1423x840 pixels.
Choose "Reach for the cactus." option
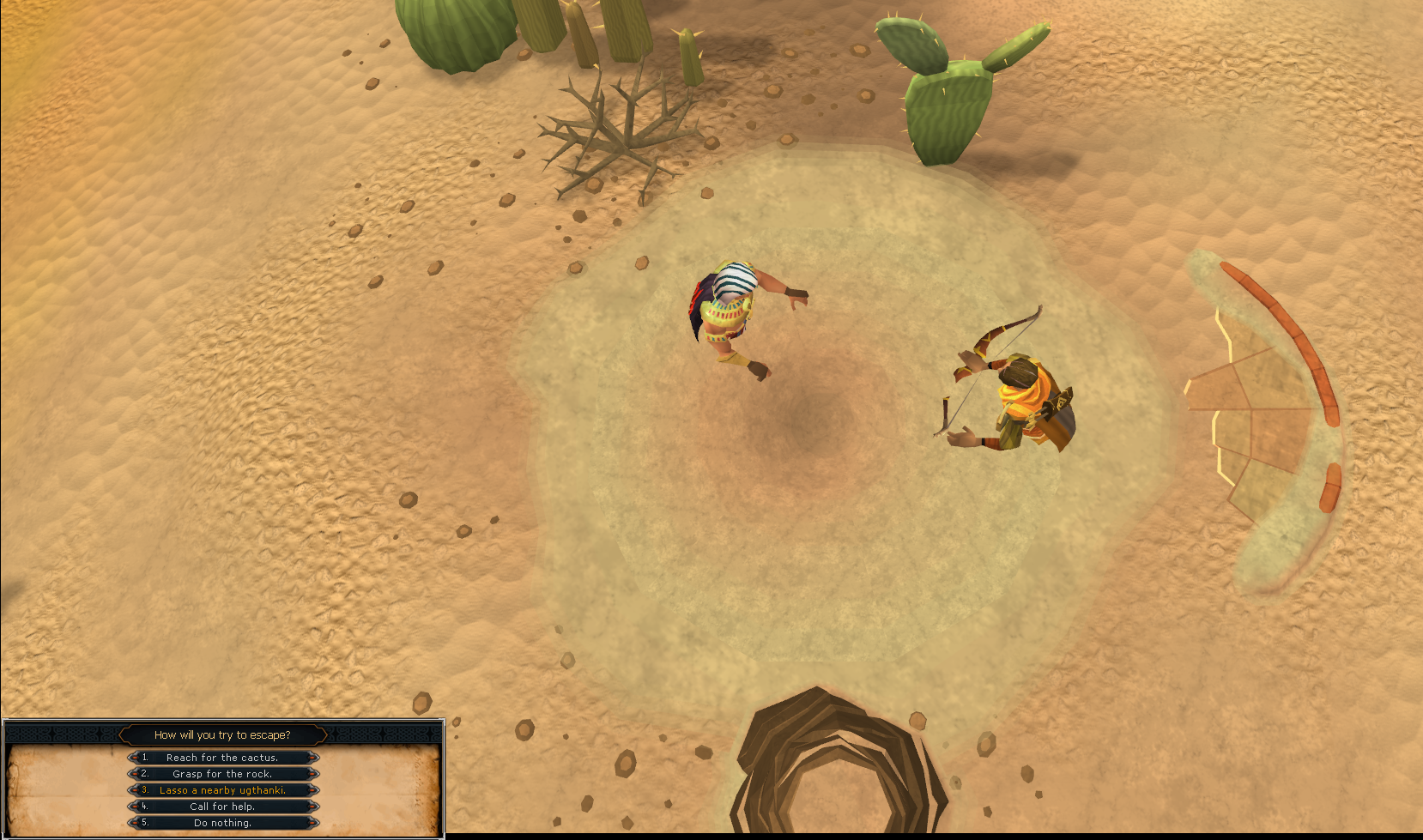coord(222,758)
